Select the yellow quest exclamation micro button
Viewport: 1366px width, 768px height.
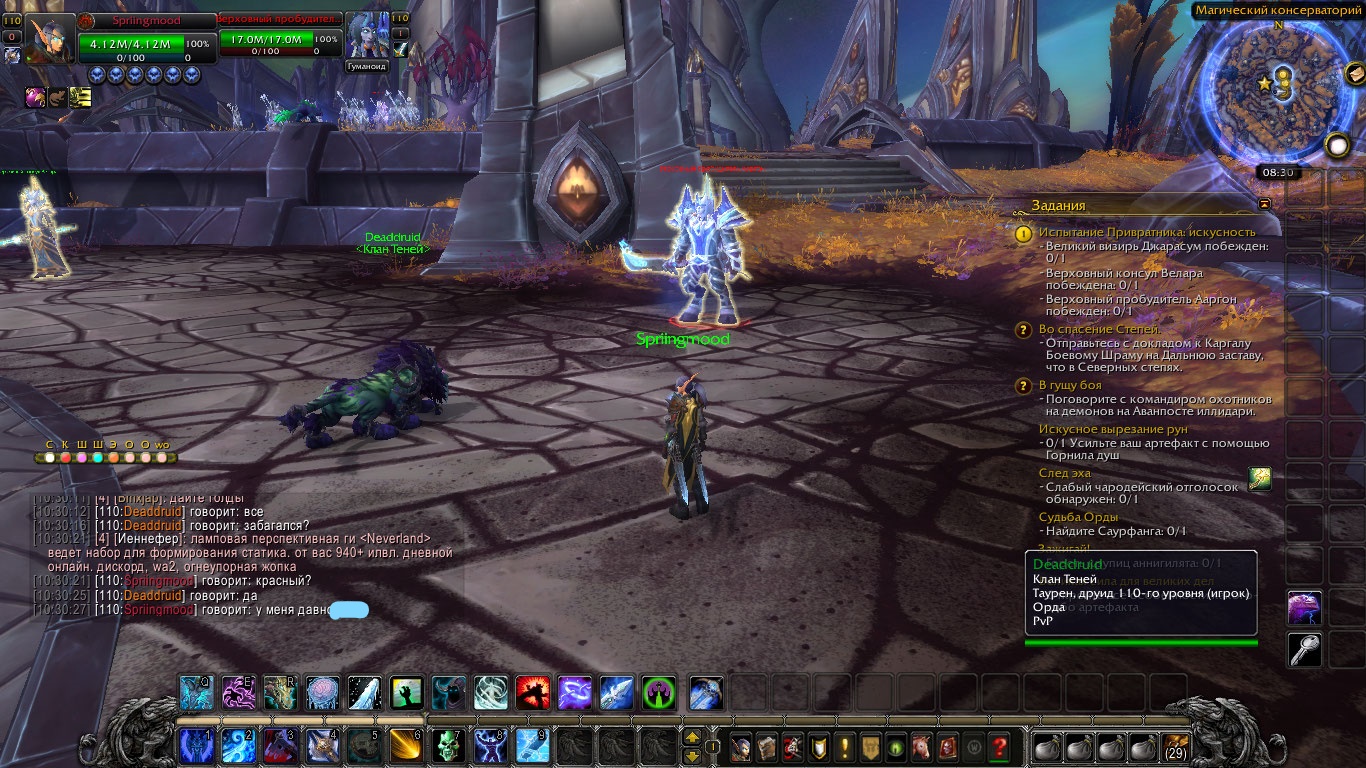[x=845, y=746]
